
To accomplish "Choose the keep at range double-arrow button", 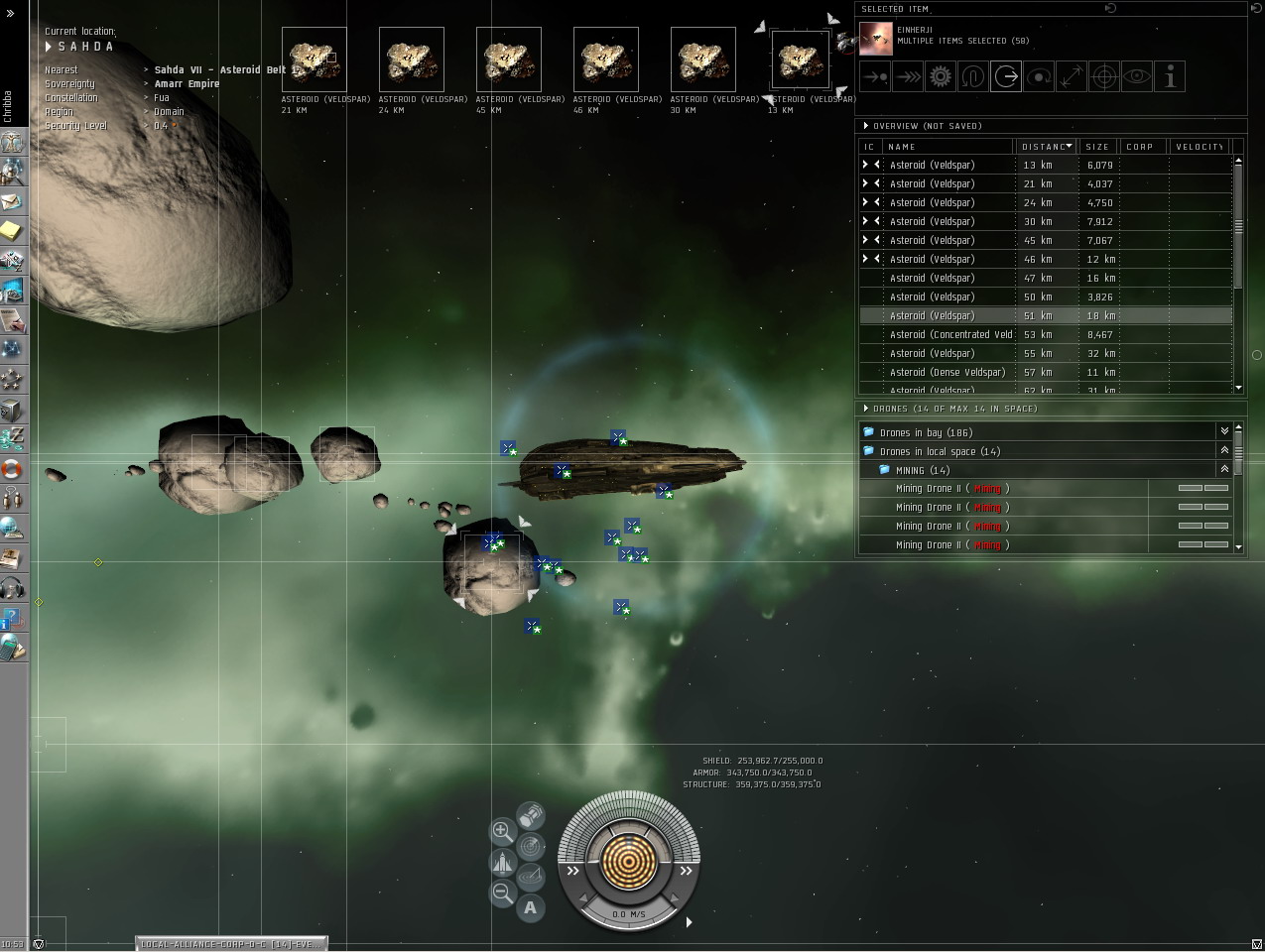I will (907, 76).
